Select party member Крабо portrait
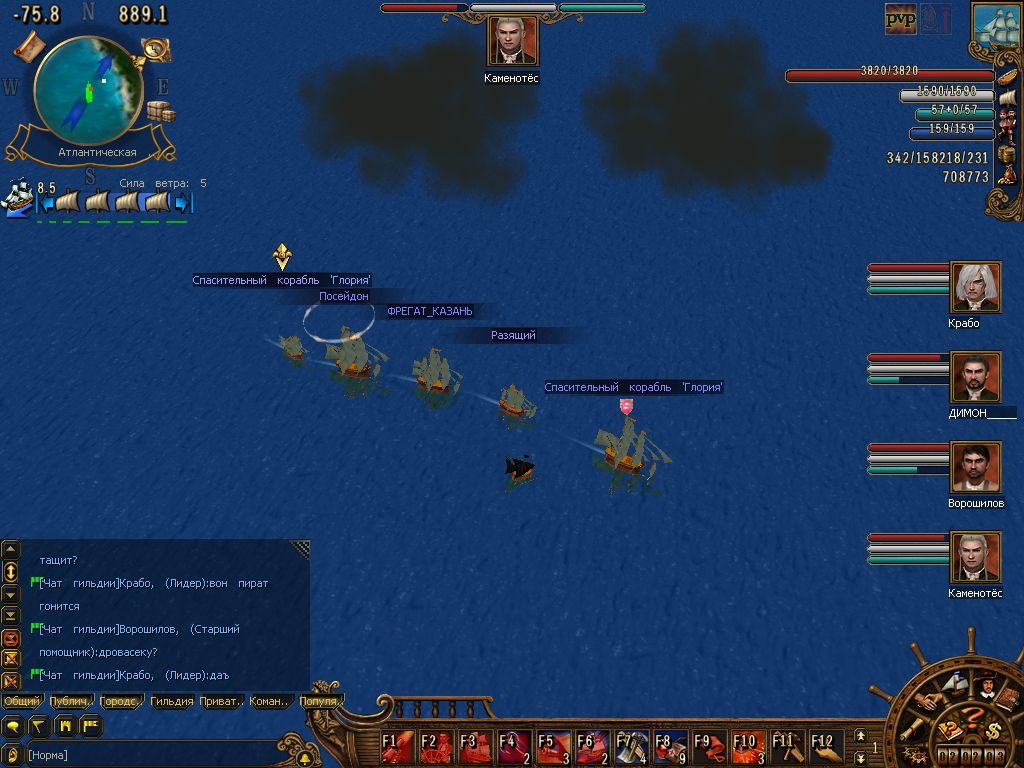The width and height of the screenshot is (1024, 768). (x=975, y=288)
